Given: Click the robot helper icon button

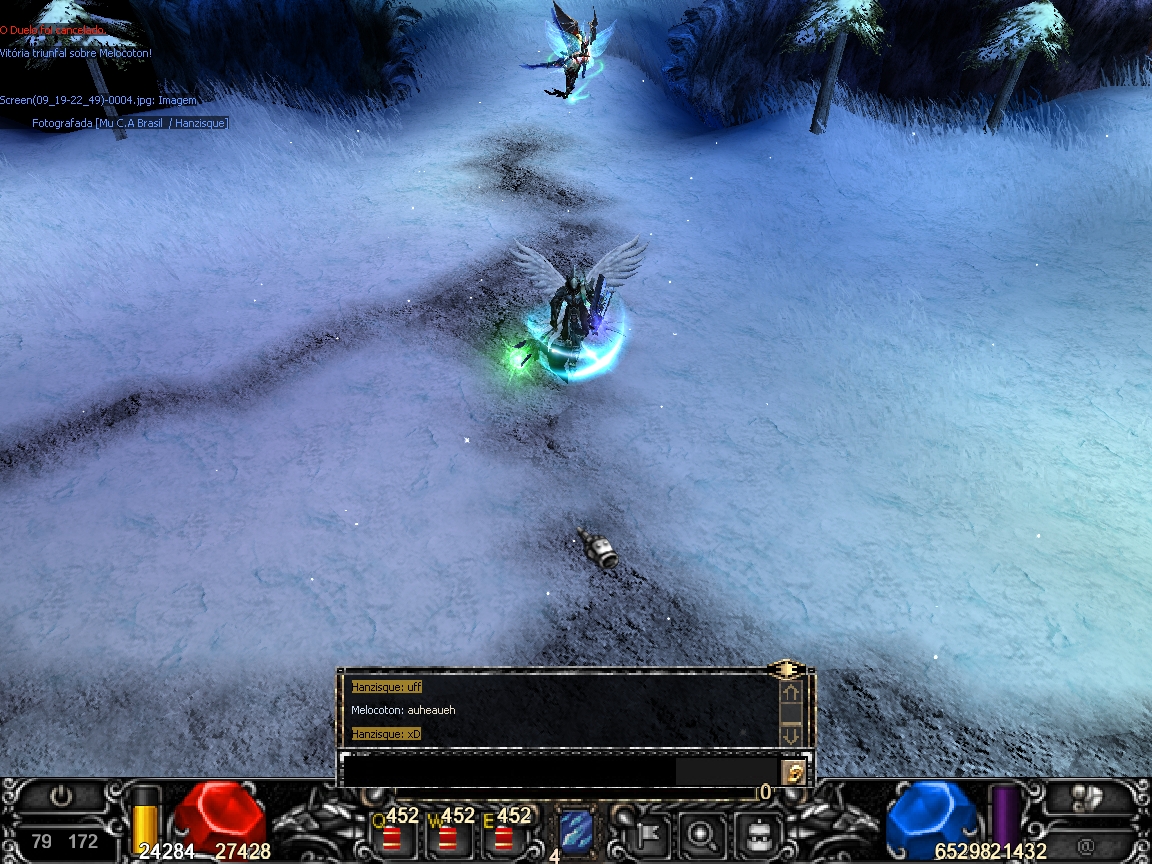Looking at the screenshot, I should (x=758, y=831).
